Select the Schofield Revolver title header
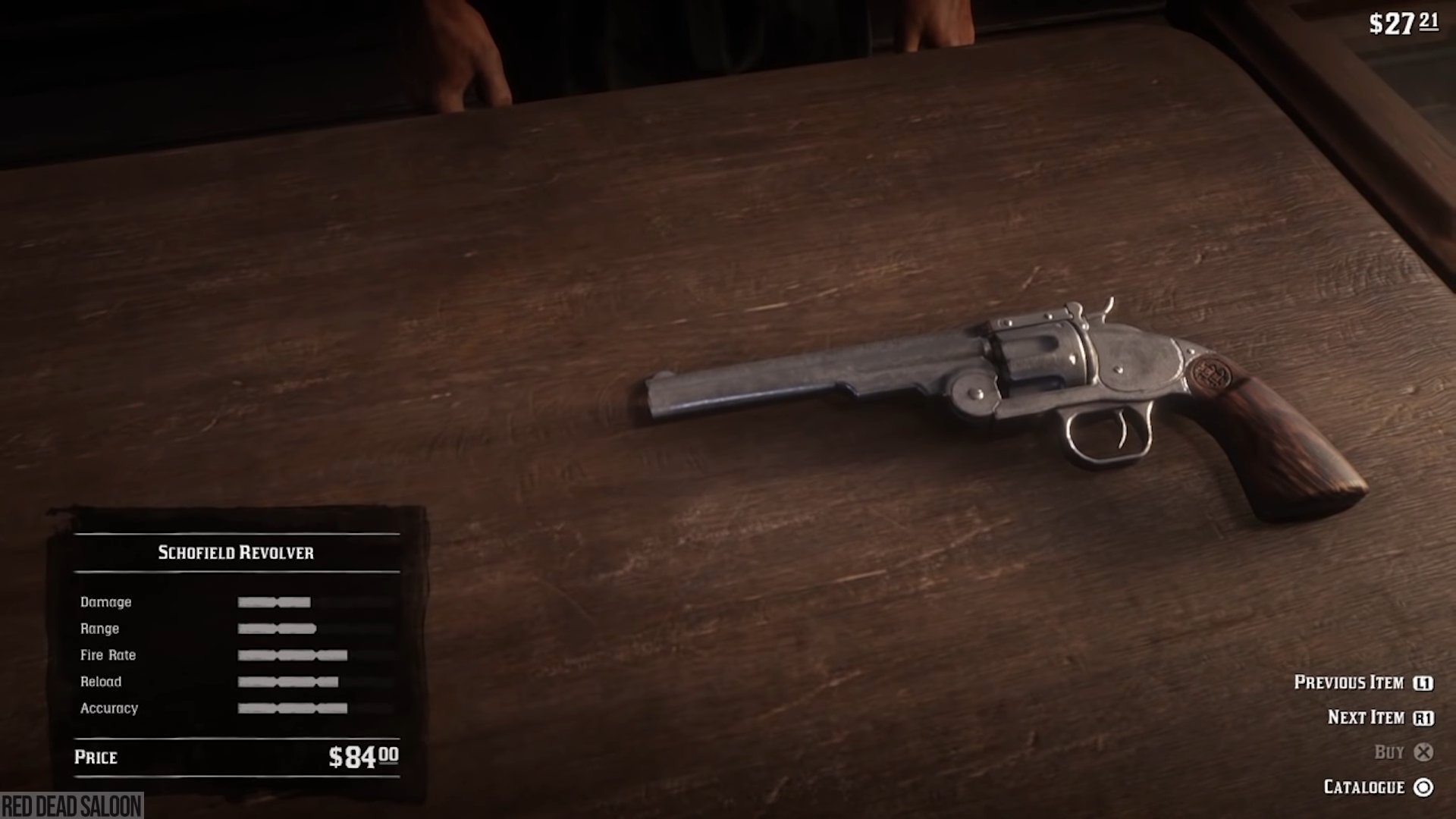The height and width of the screenshot is (819, 1456). tap(237, 551)
